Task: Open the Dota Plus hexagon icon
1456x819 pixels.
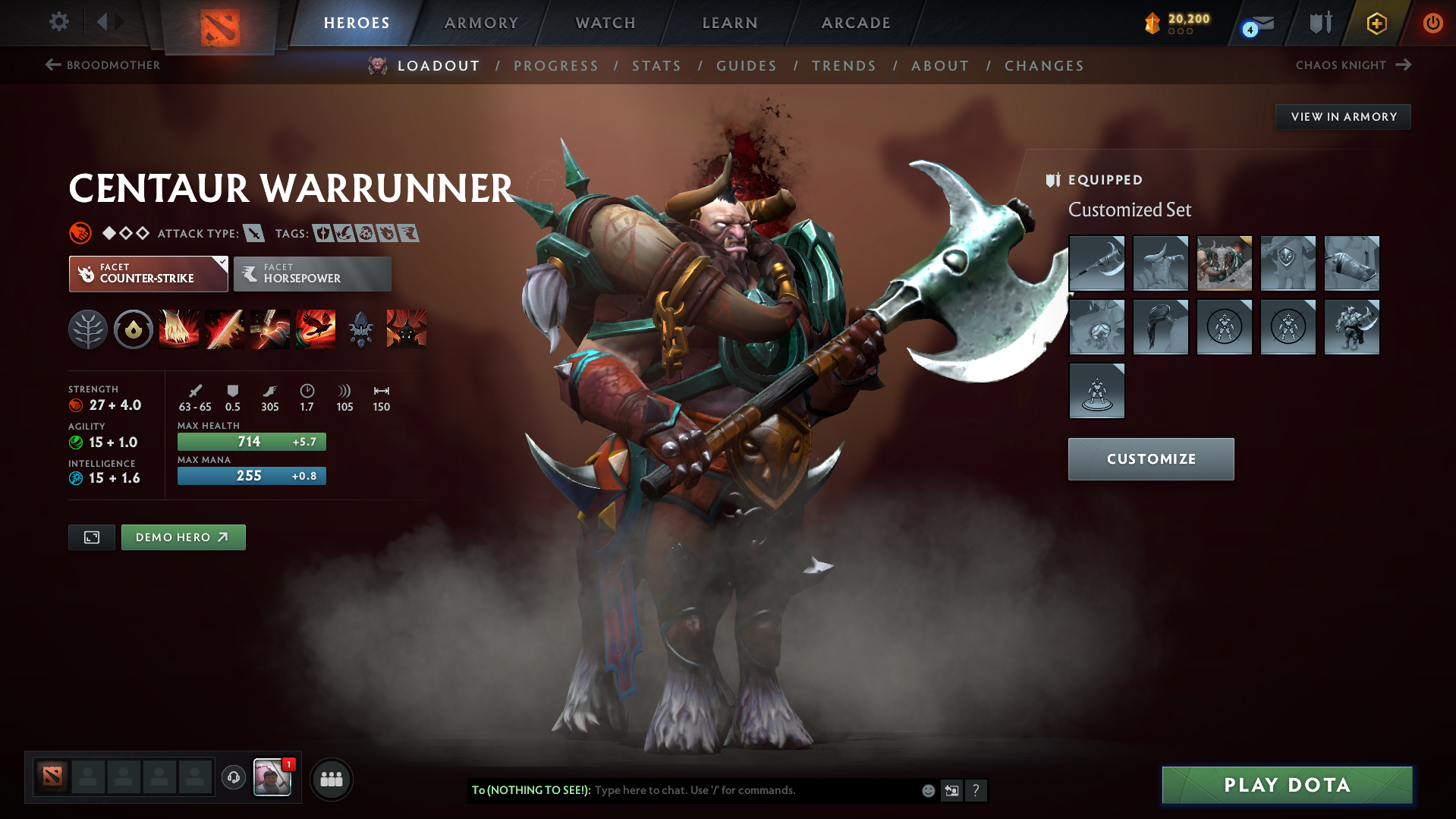Action: 1376,23
